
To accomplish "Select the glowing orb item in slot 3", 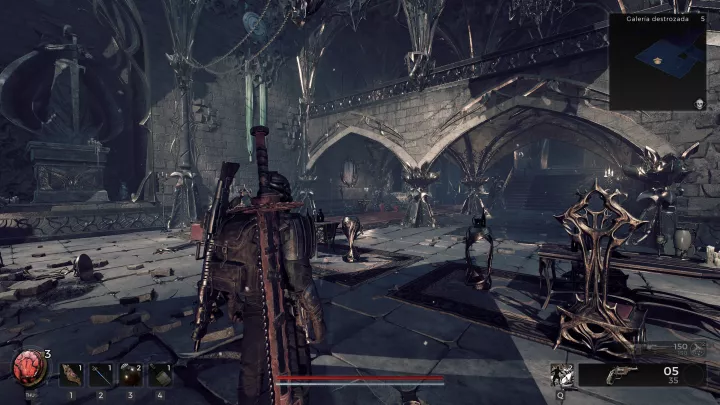I will (x=130, y=375).
